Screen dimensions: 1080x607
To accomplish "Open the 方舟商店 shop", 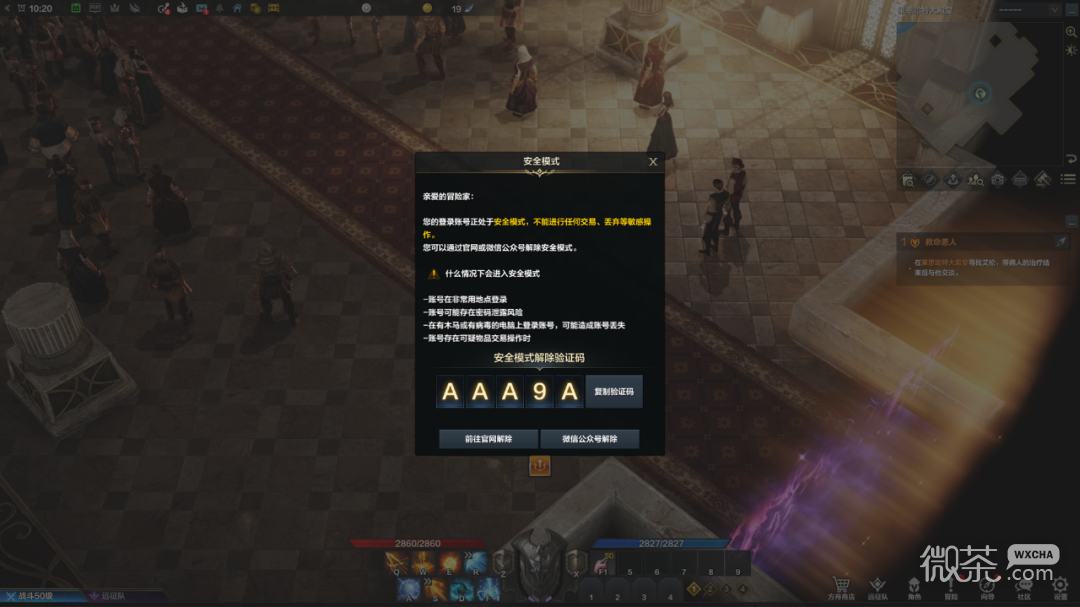I will [841, 588].
